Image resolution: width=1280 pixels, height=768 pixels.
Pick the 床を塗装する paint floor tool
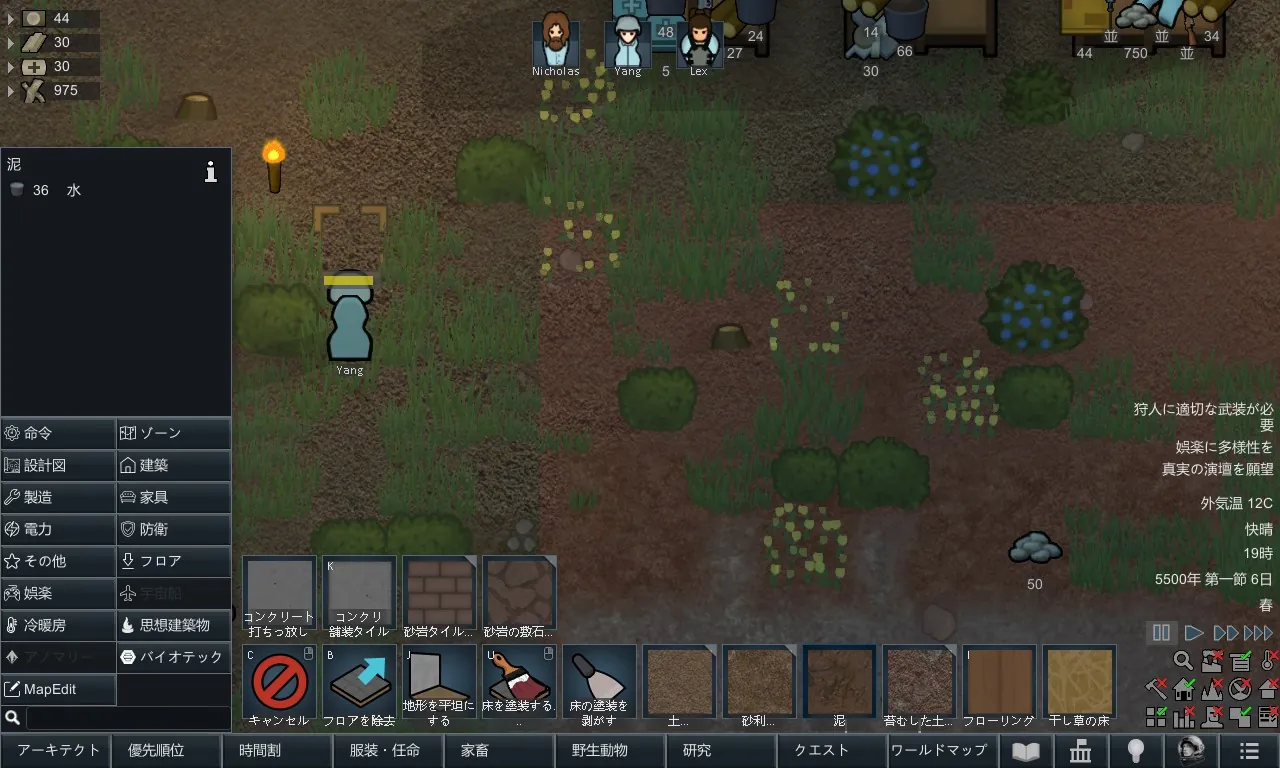coord(520,684)
